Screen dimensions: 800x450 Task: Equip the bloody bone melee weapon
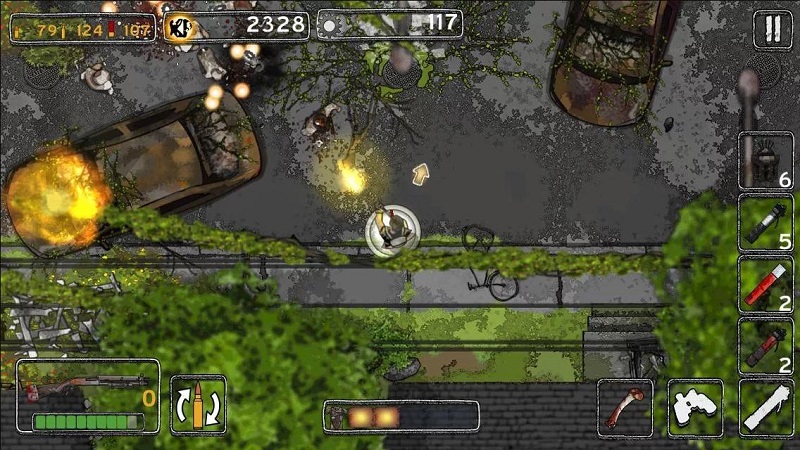click(625, 407)
